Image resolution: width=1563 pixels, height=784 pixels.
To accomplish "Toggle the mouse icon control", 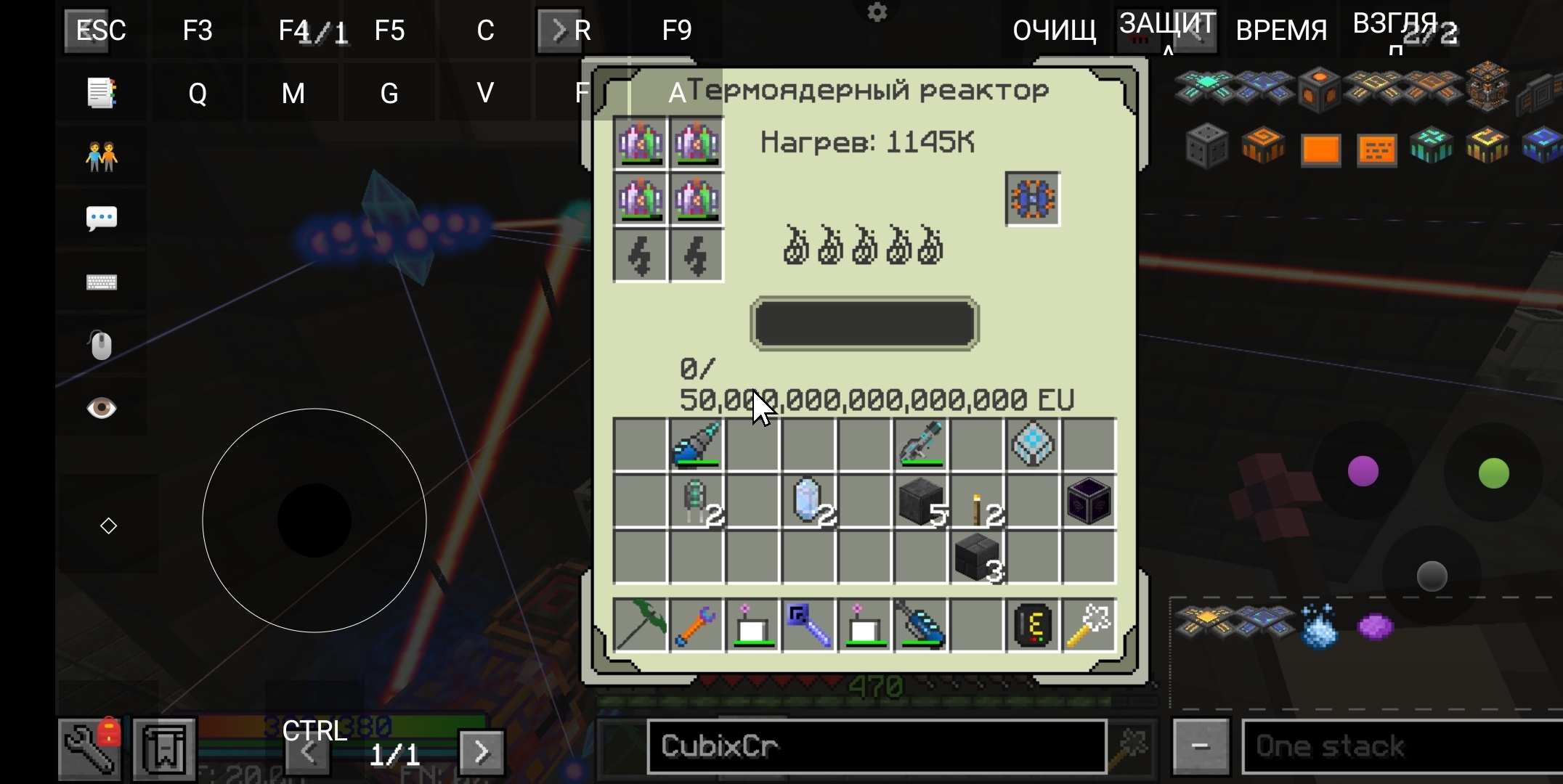I will point(102,346).
